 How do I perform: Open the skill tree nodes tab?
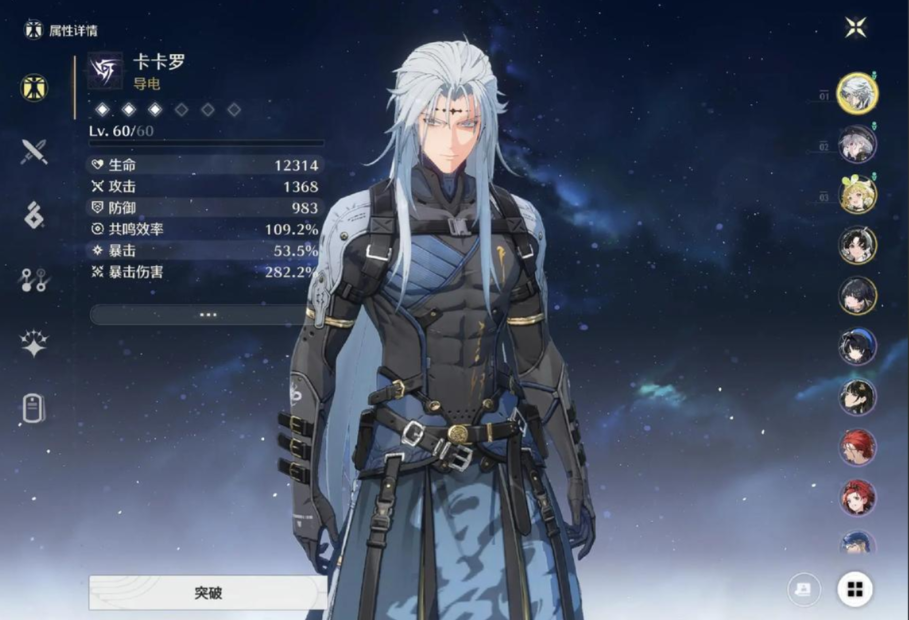[x=35, y=280]
